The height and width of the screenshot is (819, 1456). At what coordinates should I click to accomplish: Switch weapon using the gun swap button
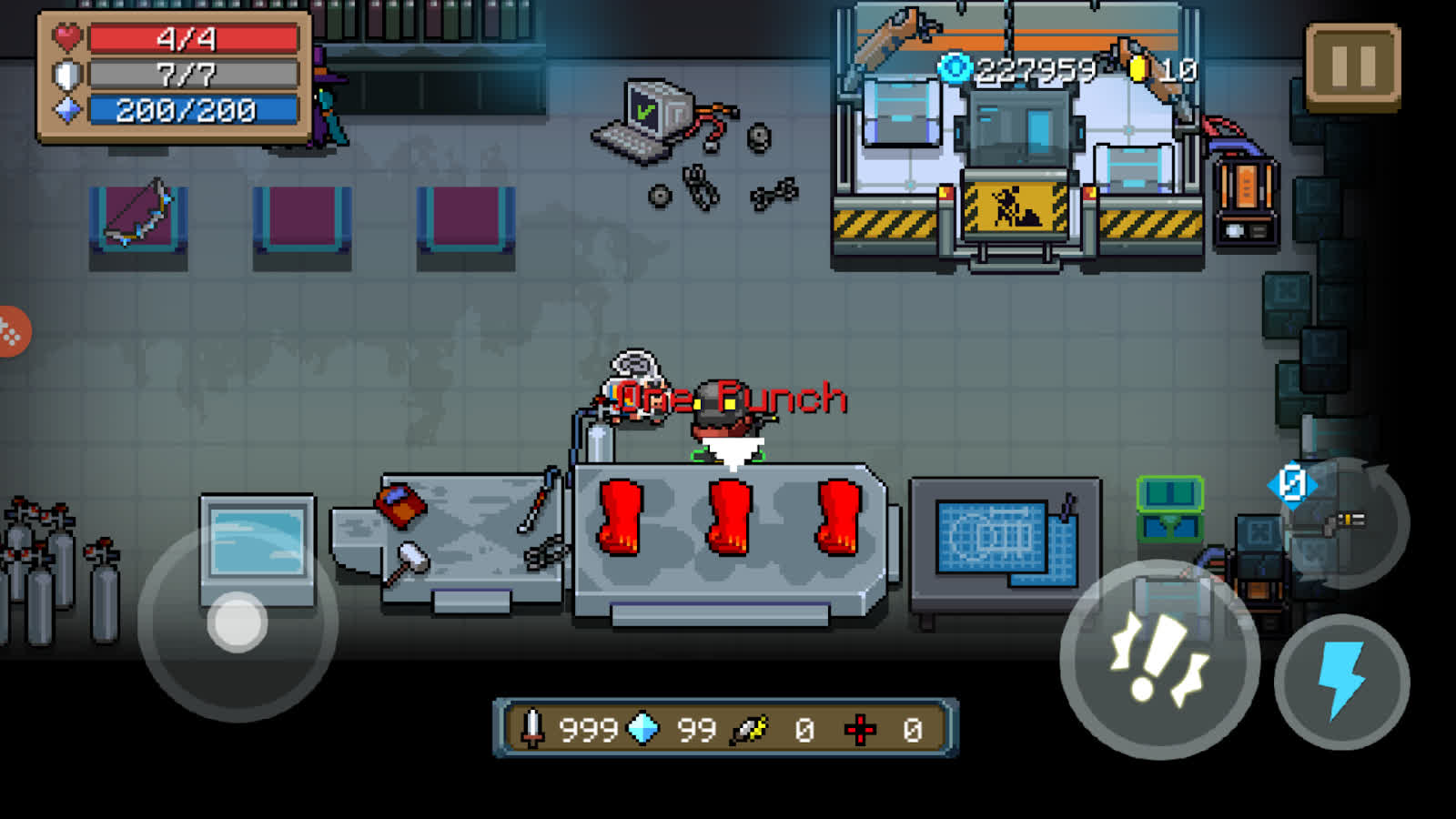coord(1345,522)
